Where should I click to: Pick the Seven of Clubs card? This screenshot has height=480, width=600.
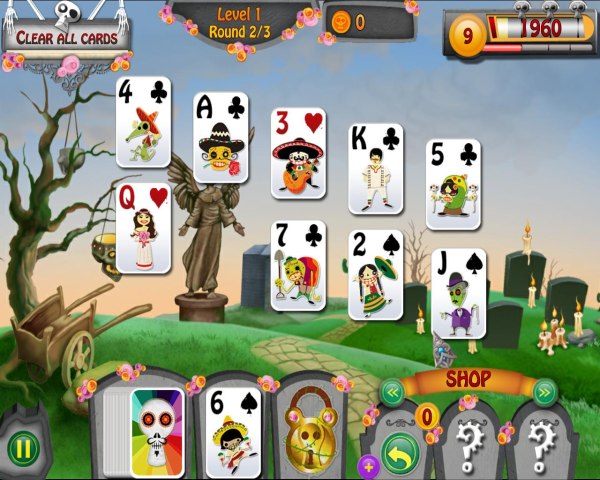[x=298, y=265]
